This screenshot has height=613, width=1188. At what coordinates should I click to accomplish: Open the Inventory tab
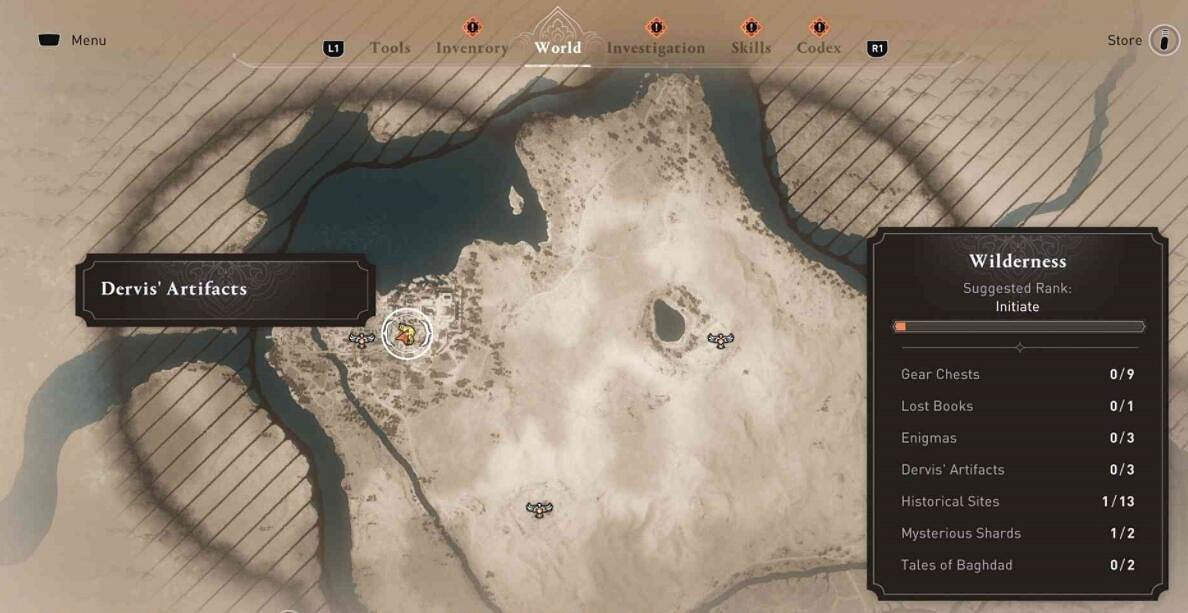point(472,48)
